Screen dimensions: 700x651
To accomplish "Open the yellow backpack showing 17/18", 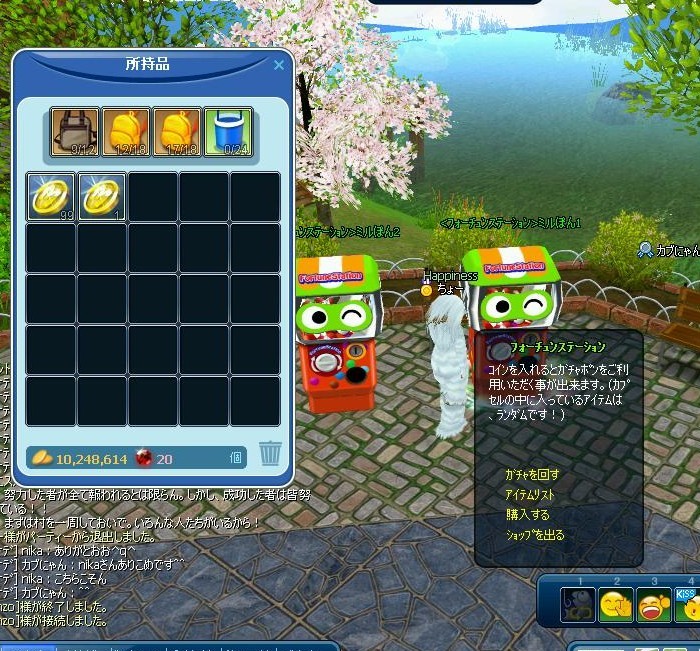I will [177, 132].
